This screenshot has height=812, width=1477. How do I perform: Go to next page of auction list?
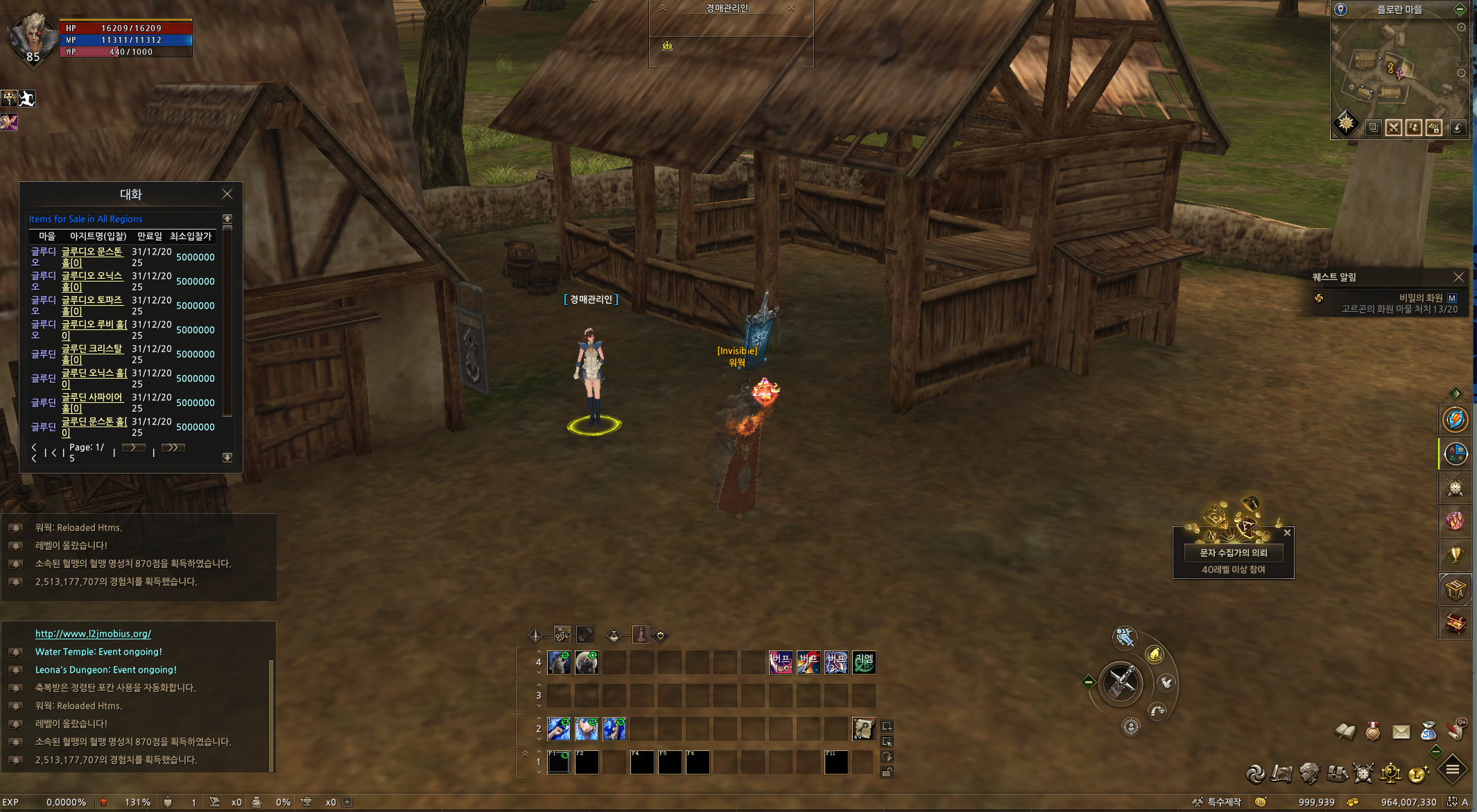(133, 448)
